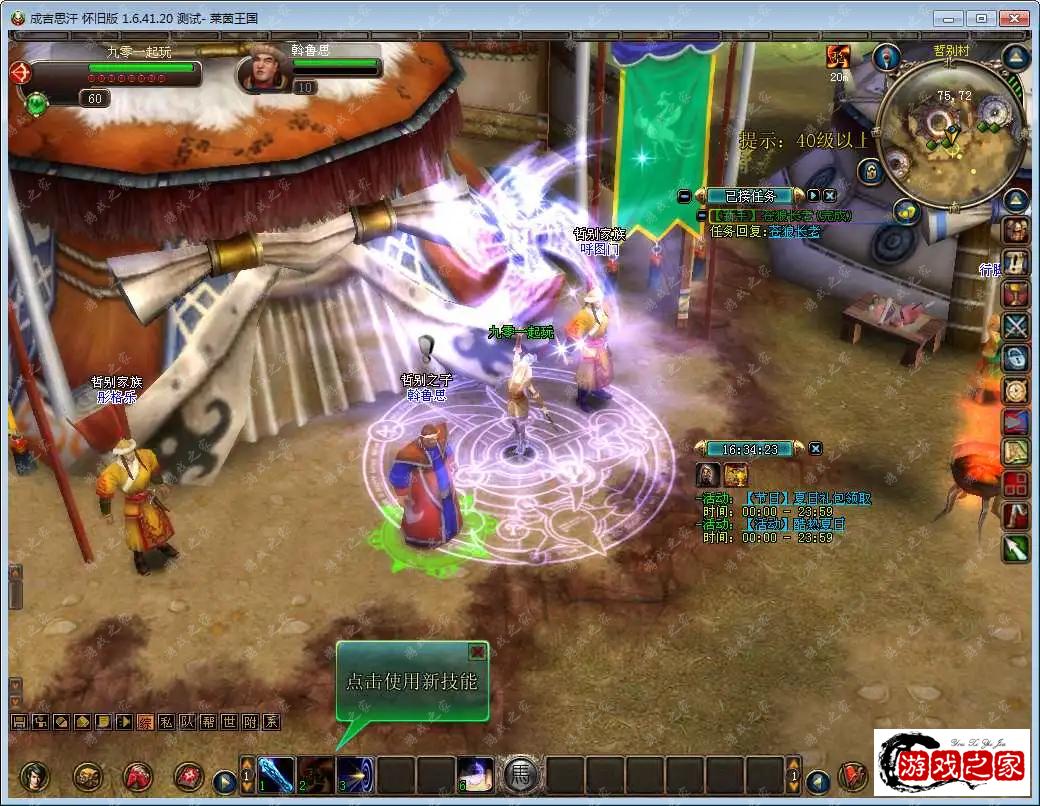Click the round 馬 mount button
1040x806 pixels.
520,775
